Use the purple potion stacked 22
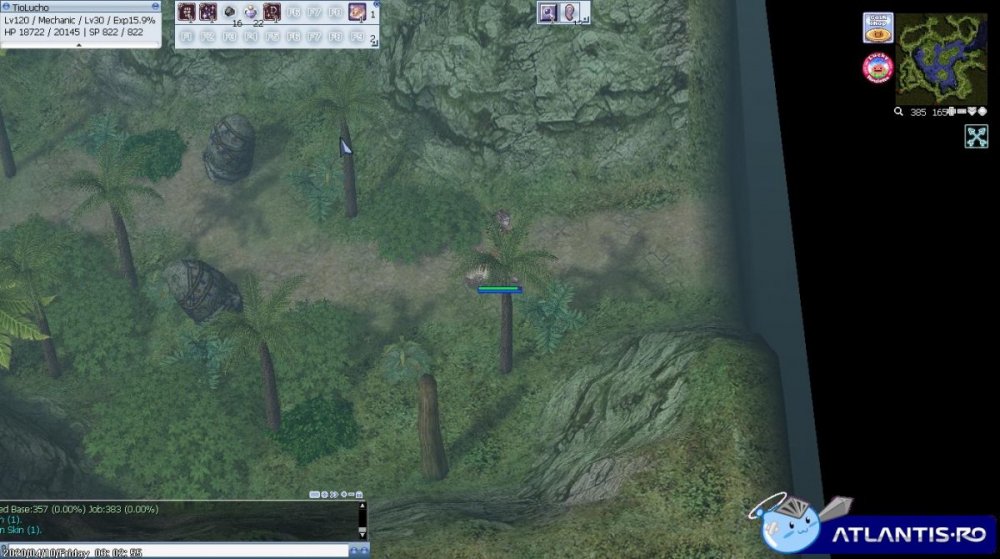1000x559 pixels. point(251,13)
